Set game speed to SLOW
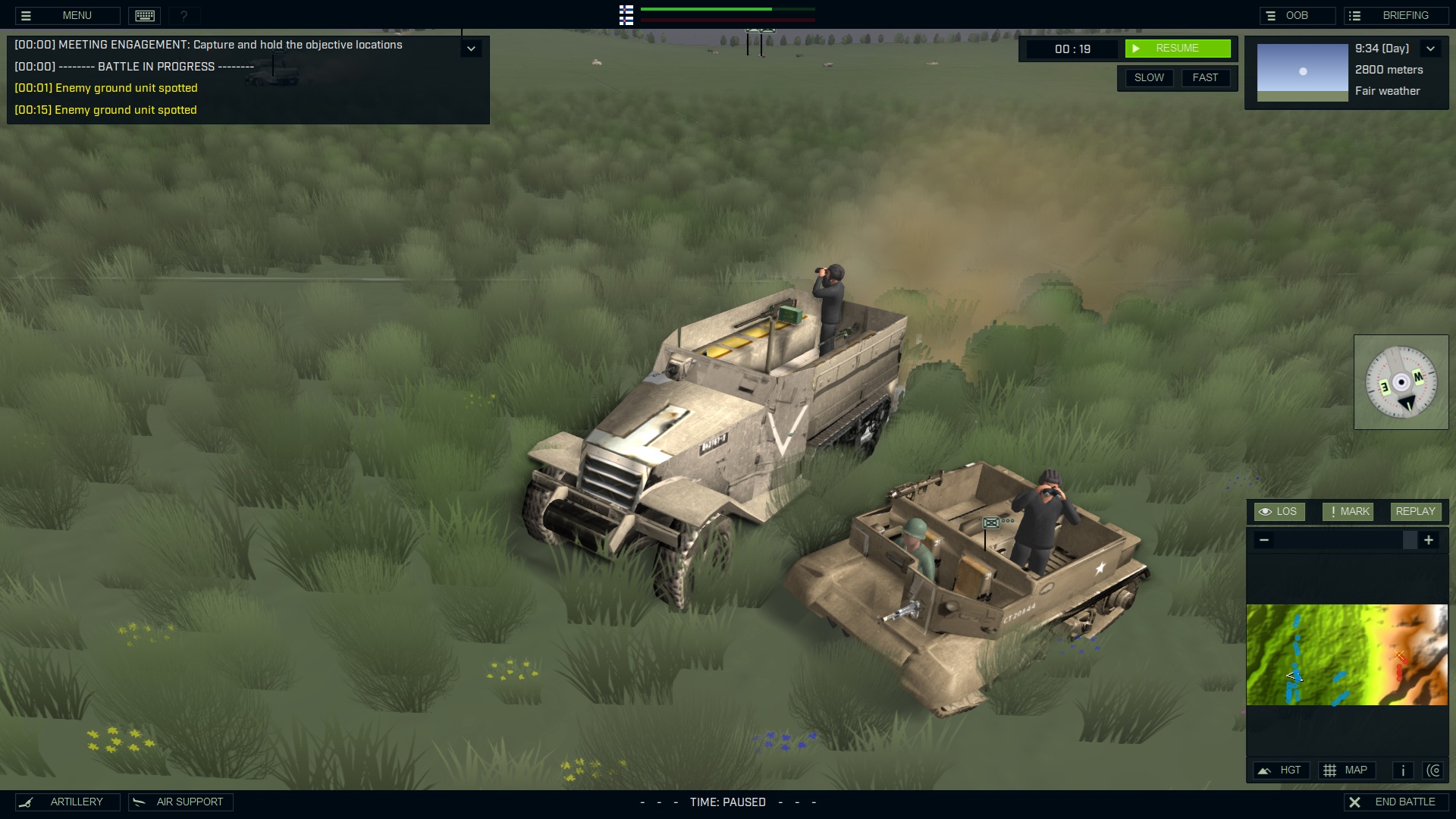The width and height of the screenshot is (1456, 819). pos(1149,77)
